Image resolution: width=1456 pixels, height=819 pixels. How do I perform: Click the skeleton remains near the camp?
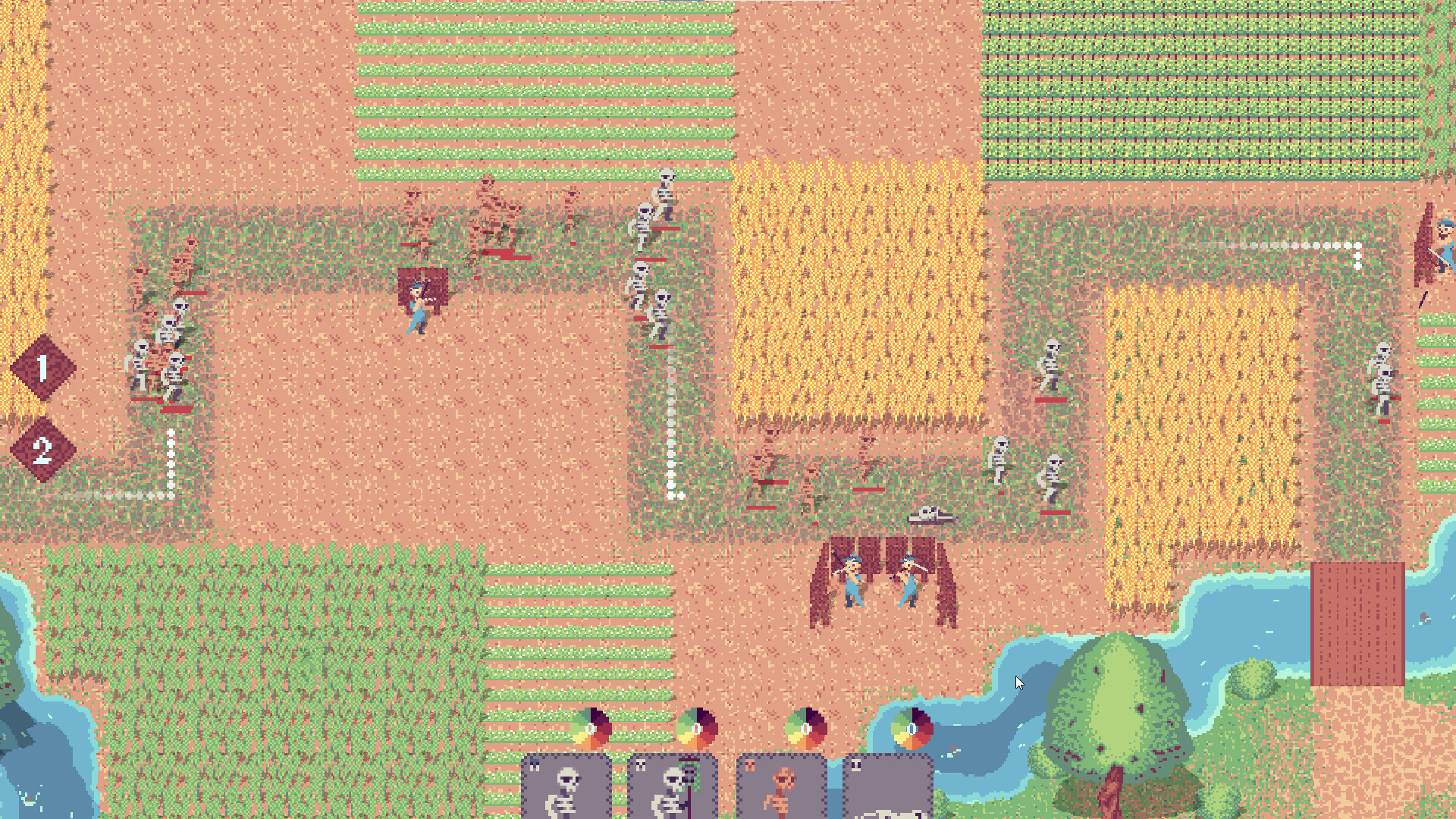click(931, 513)
